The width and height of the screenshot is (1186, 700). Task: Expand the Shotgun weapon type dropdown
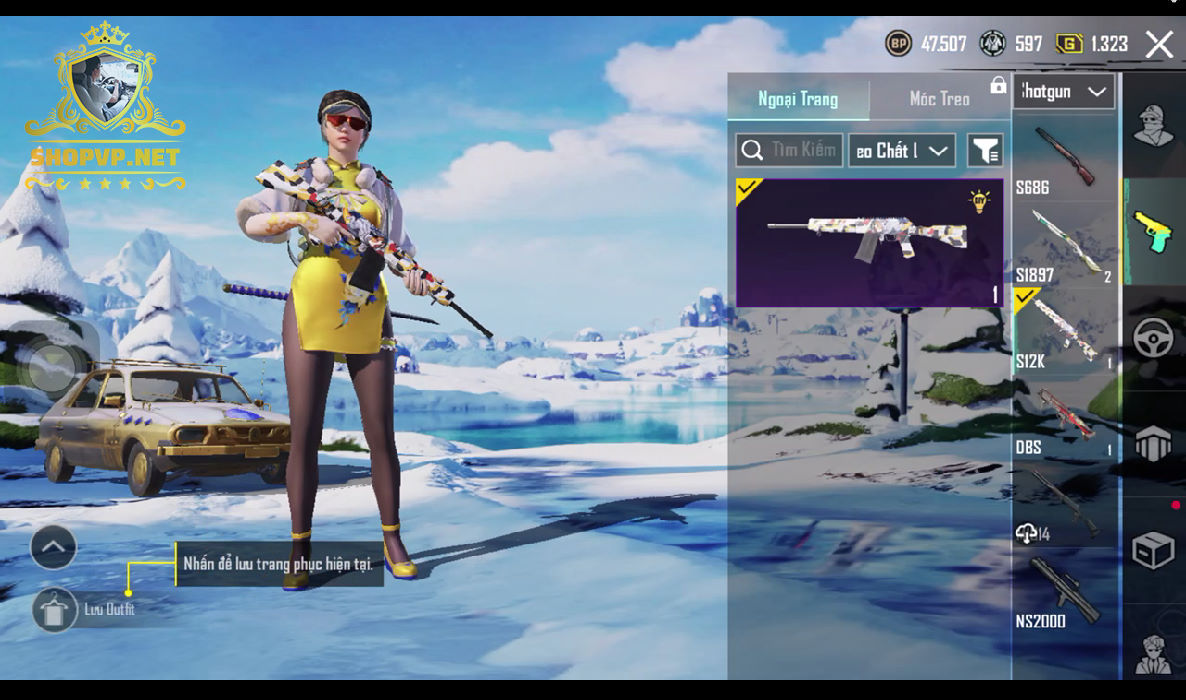click(1064, 92)
